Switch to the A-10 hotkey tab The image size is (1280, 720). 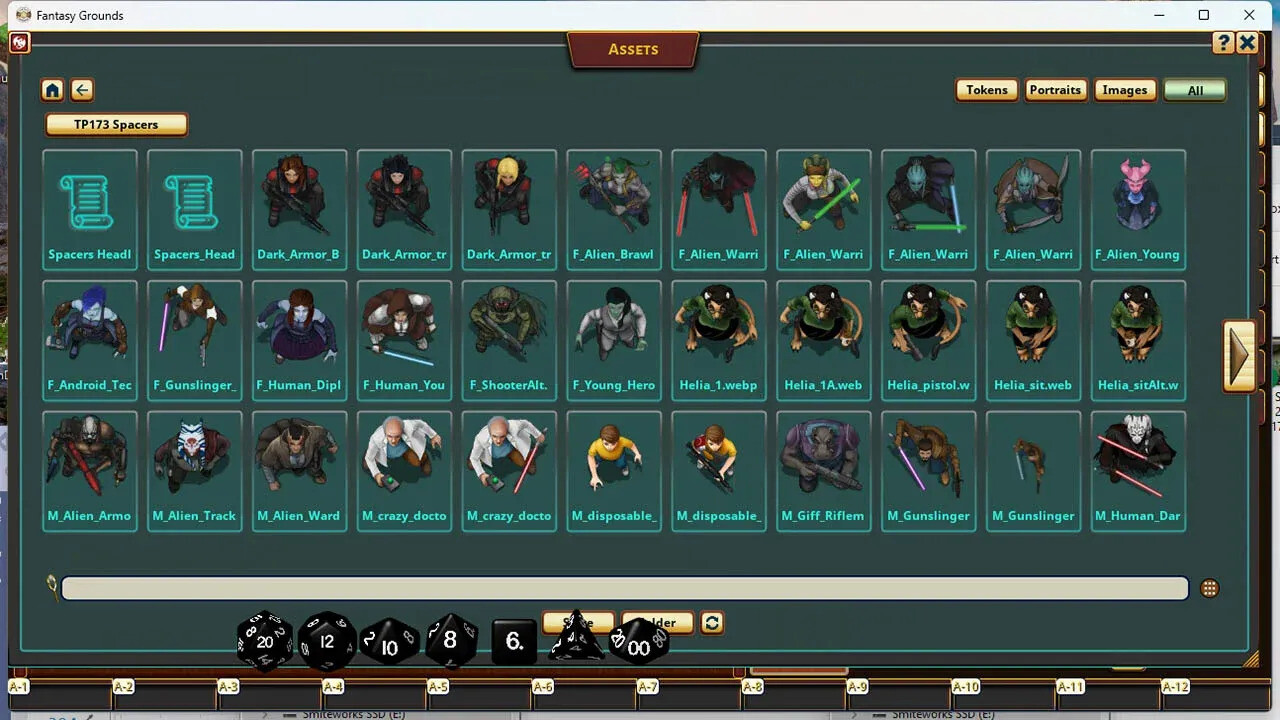point(965,688)
